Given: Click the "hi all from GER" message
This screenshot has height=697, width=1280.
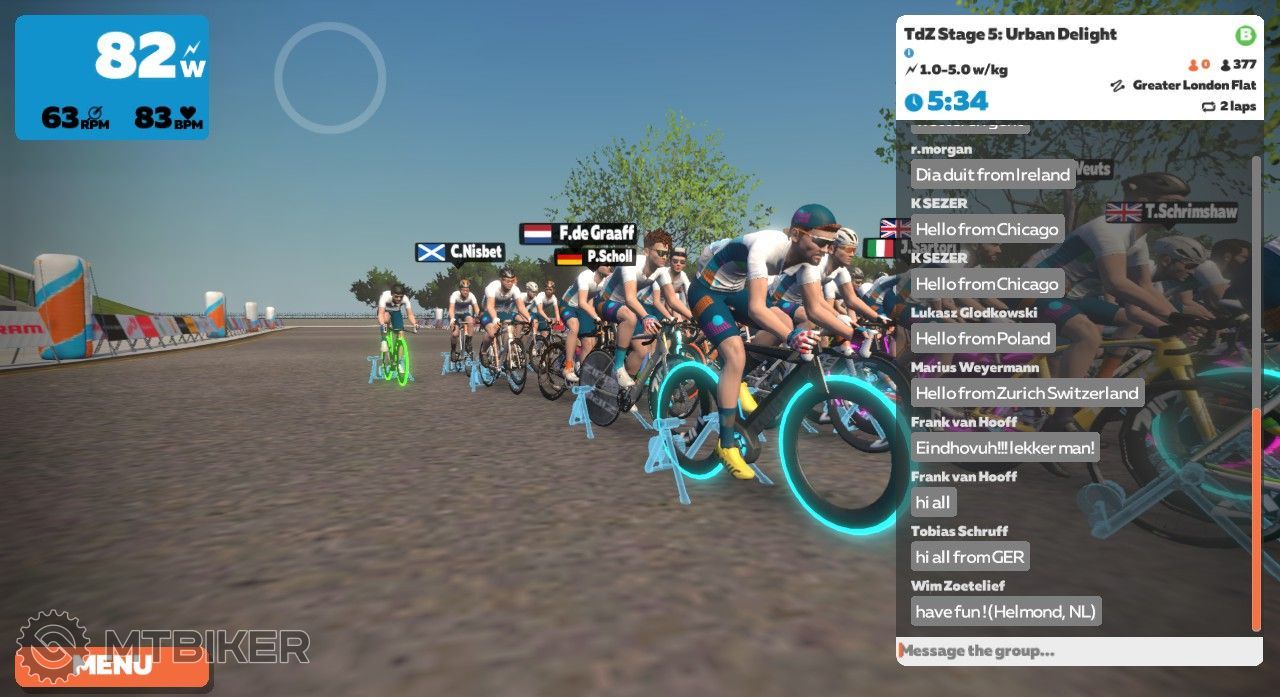Looking at the screenshot, I should 969,557.
